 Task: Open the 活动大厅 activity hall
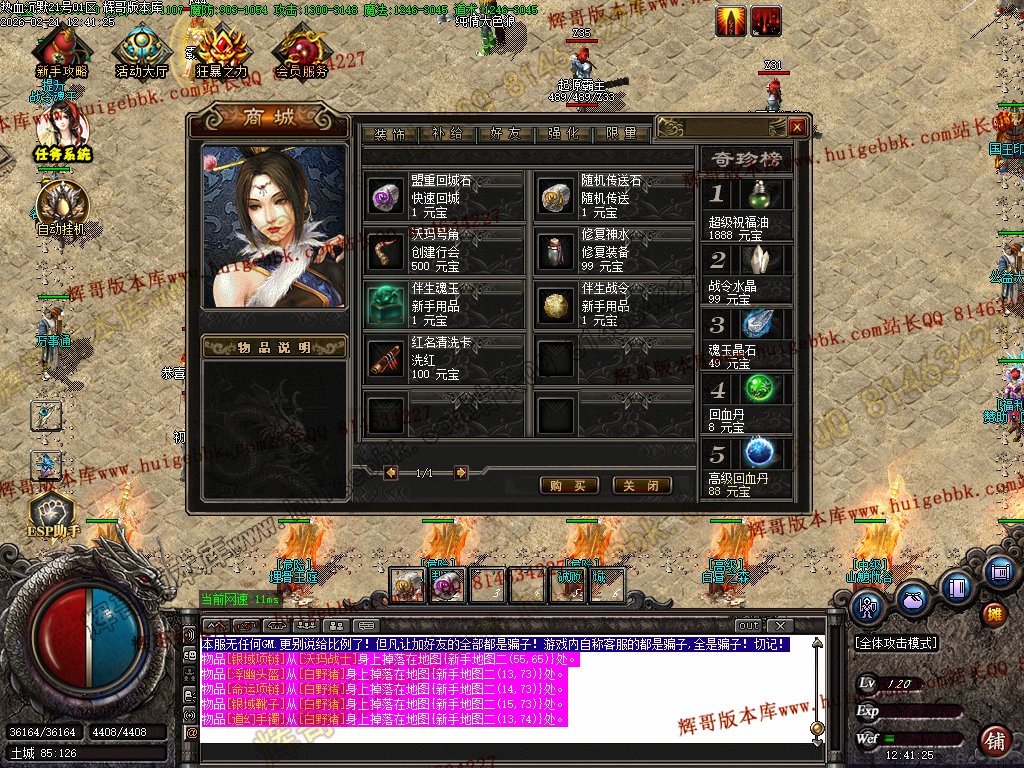[141, 52]
